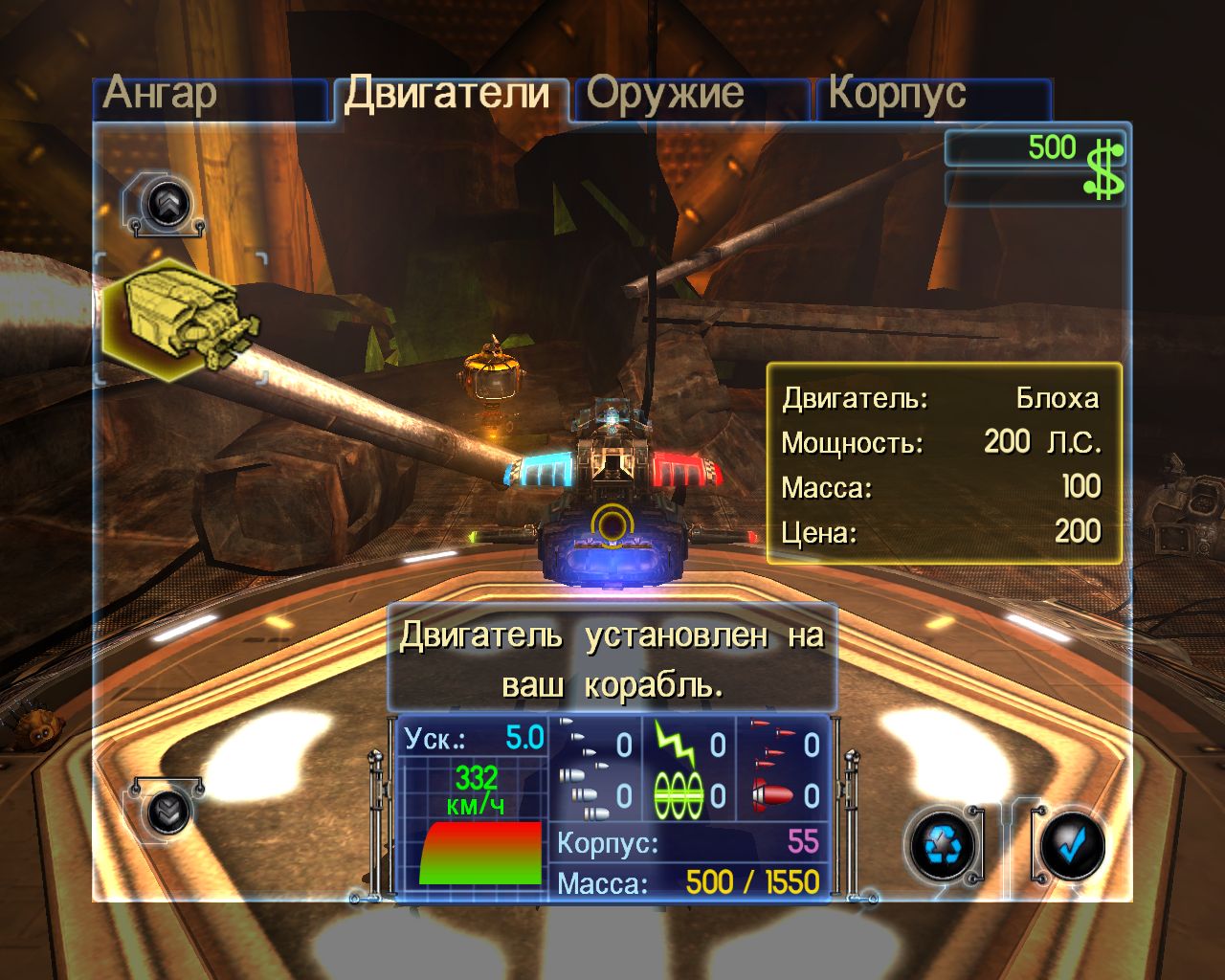Viewport: 1225px width, 980px height.
Task: Switch to the Корпус tab
Action: click(x=898, y=93)
